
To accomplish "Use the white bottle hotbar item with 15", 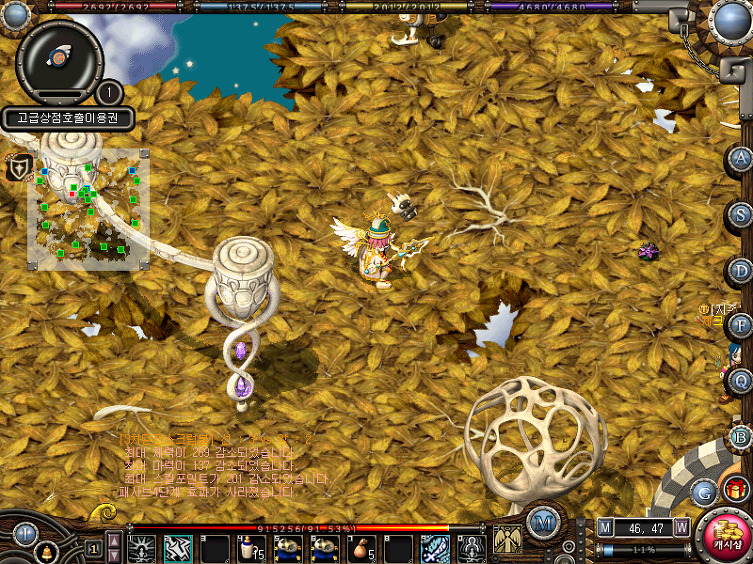I will 250,548.
